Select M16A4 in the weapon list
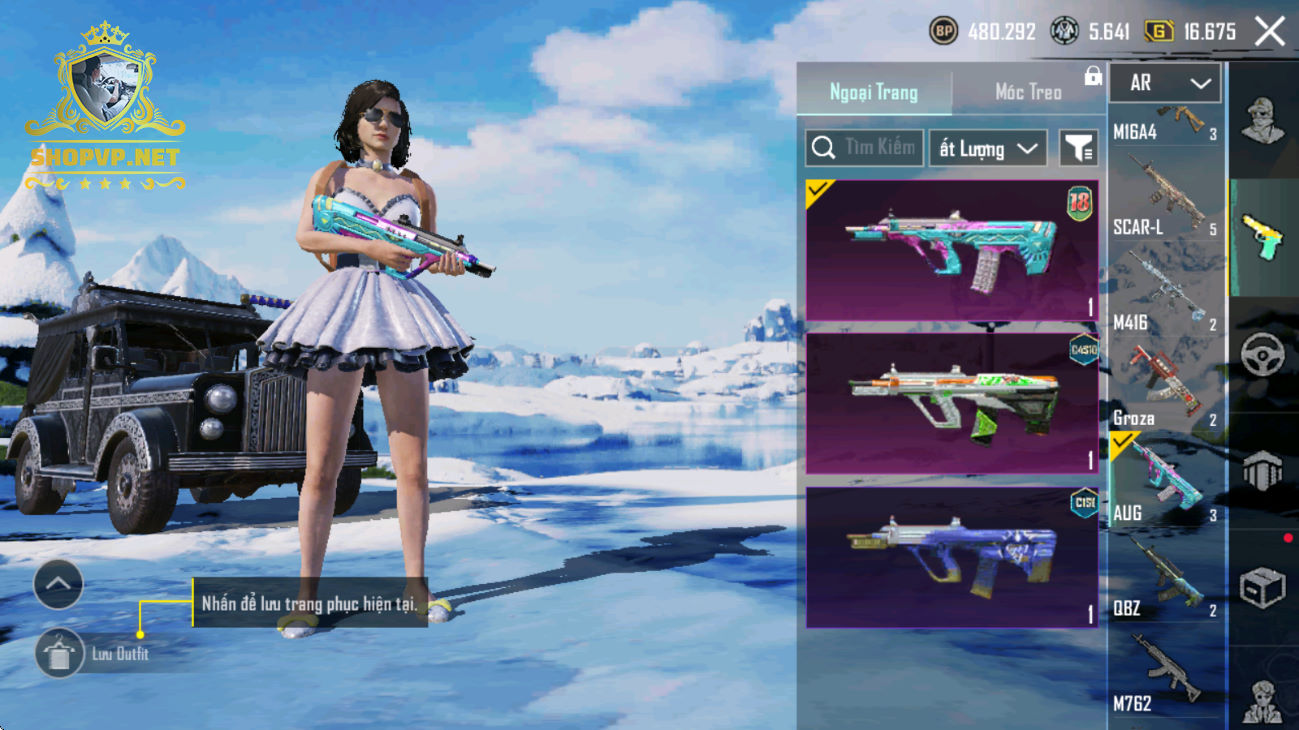Viewport: 1299px width, 730px height. 1165,124
